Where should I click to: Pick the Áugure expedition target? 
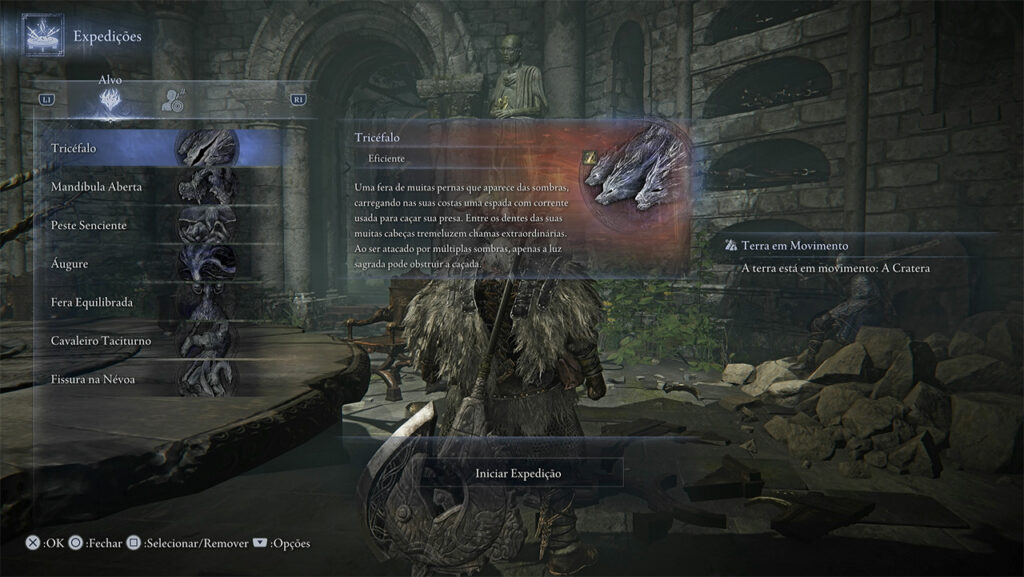tap(150, 264)
